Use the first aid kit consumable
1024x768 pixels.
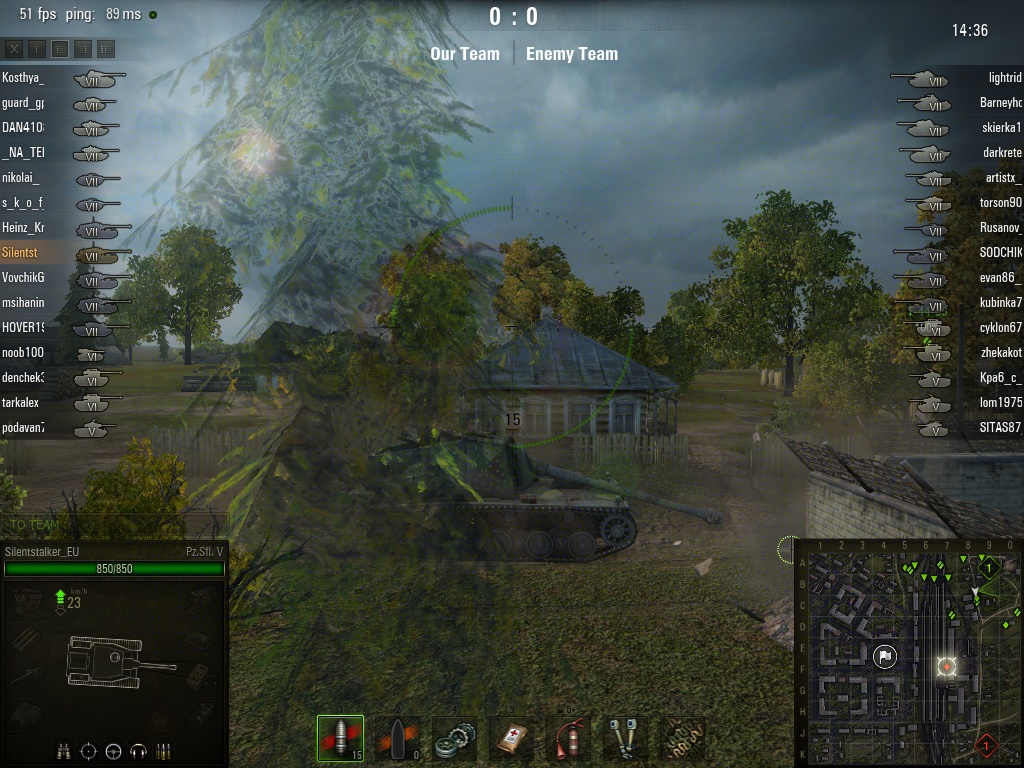coord(512,739)
